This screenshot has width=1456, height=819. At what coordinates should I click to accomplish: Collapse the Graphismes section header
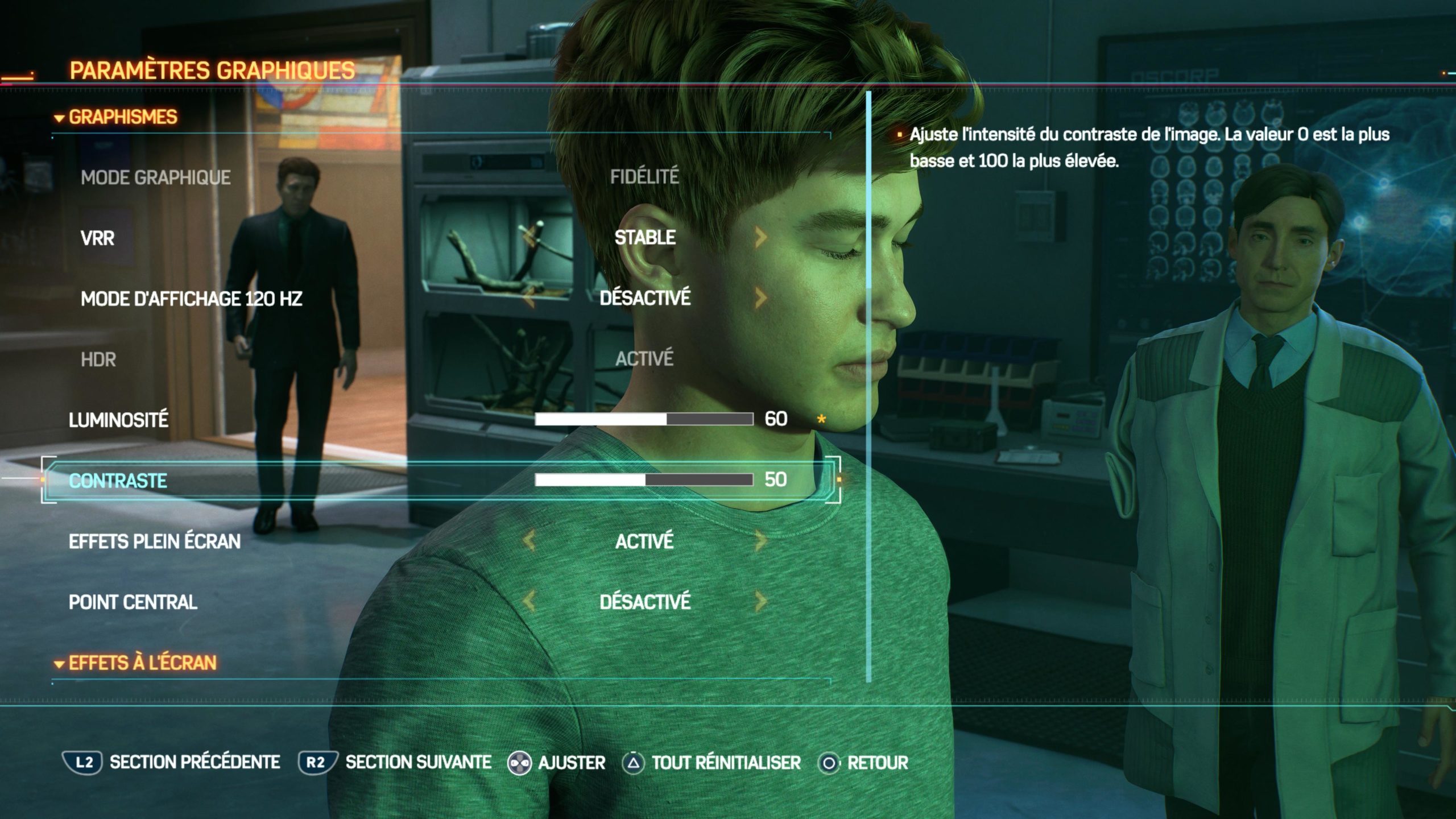click(x=116, y=117)
